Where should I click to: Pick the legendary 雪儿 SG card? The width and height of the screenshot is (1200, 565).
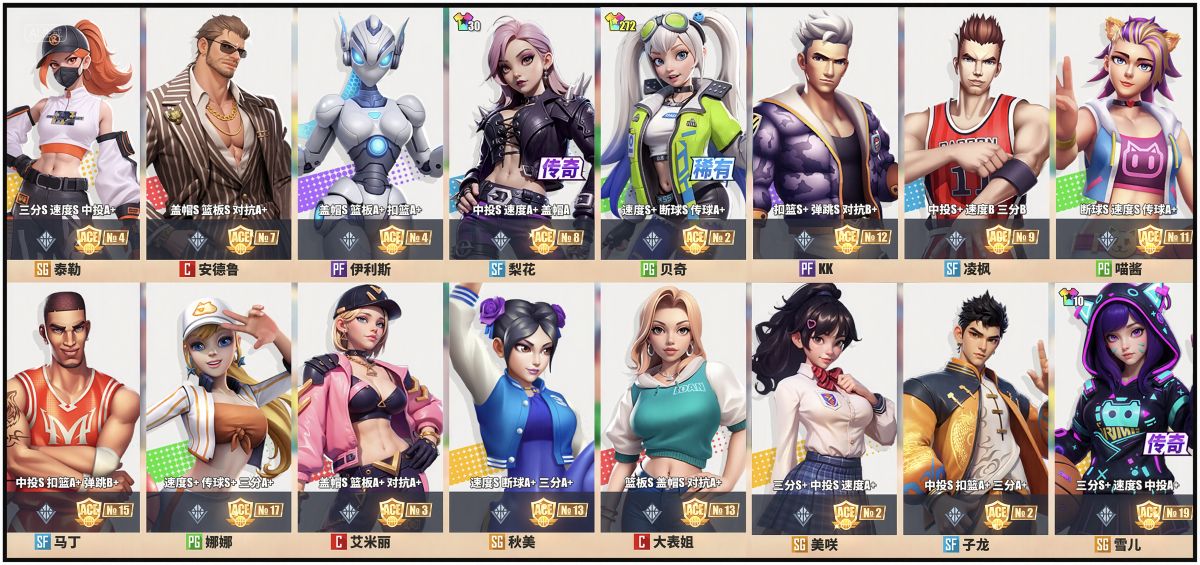1125,410
